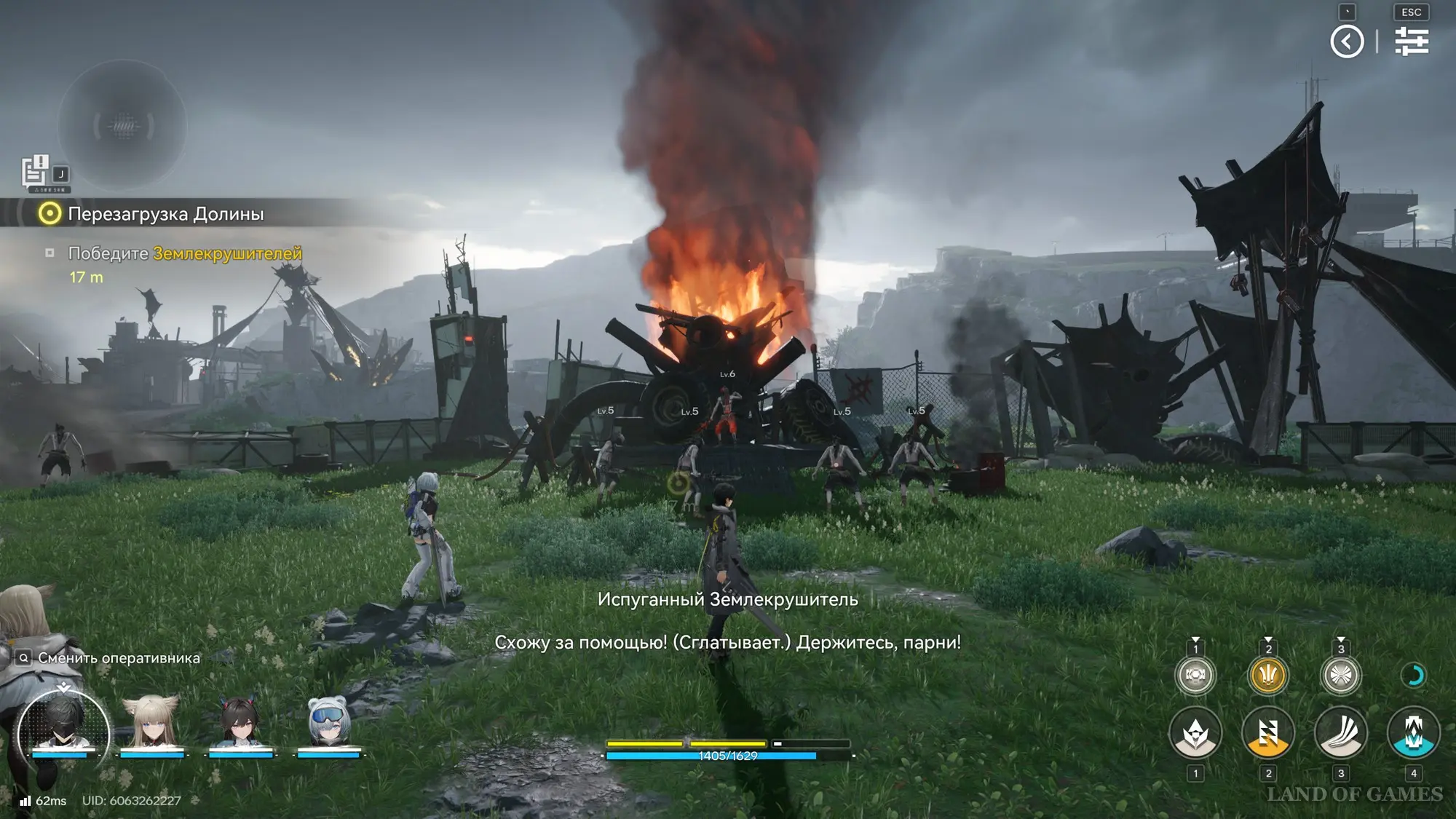Activate the white curved claw skill
Screen dimensions: 1456x819
[1340, 732]
